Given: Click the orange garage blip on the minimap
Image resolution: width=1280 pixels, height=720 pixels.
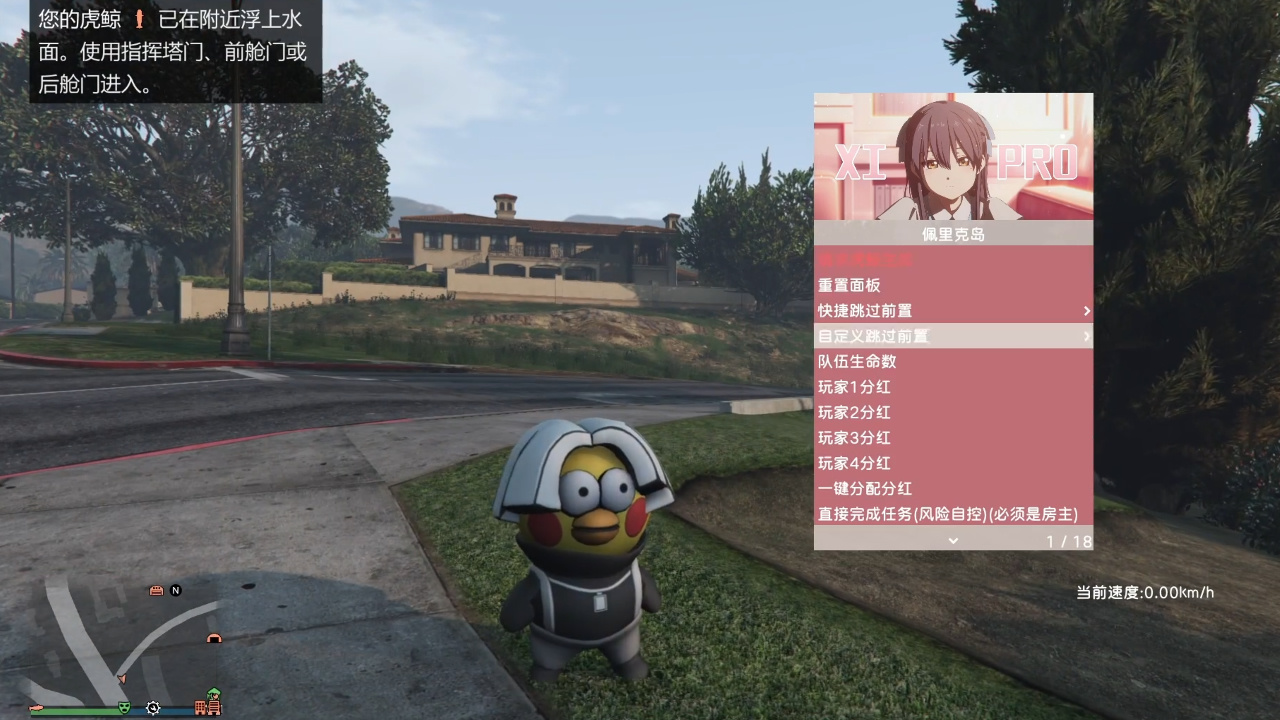Looking at the screenshot, I should (x=213, y=638).
